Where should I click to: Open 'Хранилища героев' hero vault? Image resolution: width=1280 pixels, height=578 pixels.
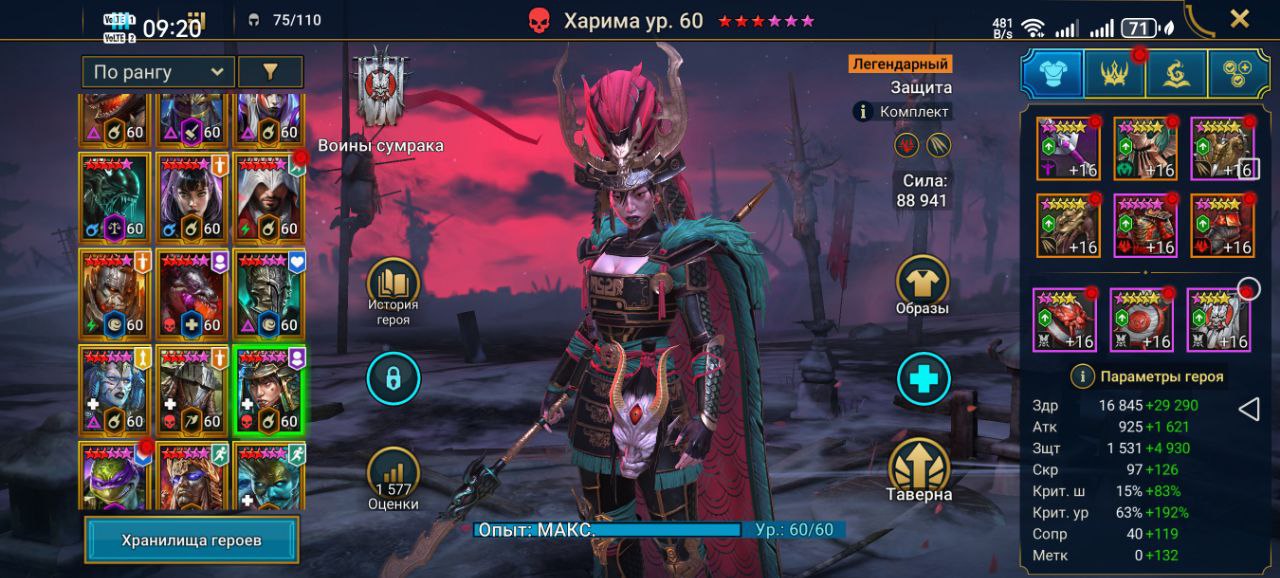(x=191, y=540)
